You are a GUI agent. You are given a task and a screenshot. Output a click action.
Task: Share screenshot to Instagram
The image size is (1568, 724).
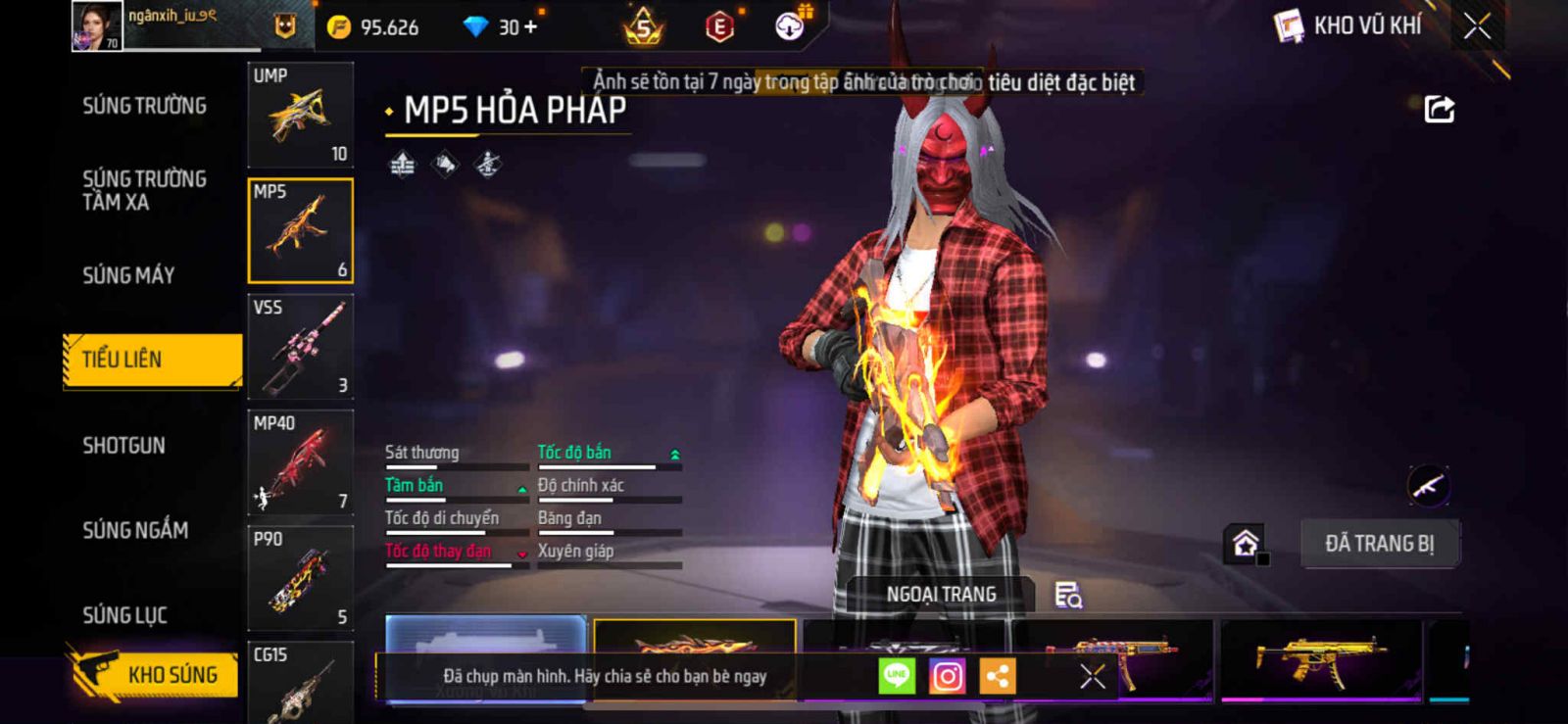tap(947, 676)
